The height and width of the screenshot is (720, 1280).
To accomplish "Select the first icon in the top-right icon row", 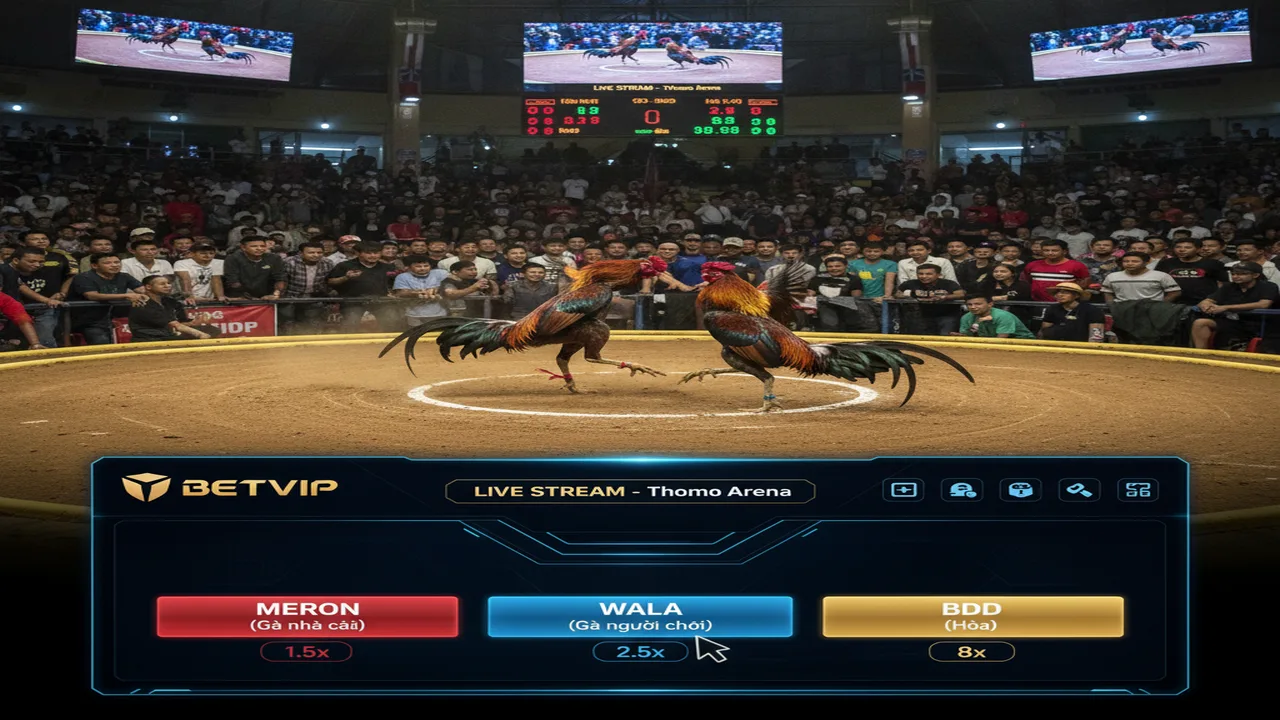I will [902, 490].
